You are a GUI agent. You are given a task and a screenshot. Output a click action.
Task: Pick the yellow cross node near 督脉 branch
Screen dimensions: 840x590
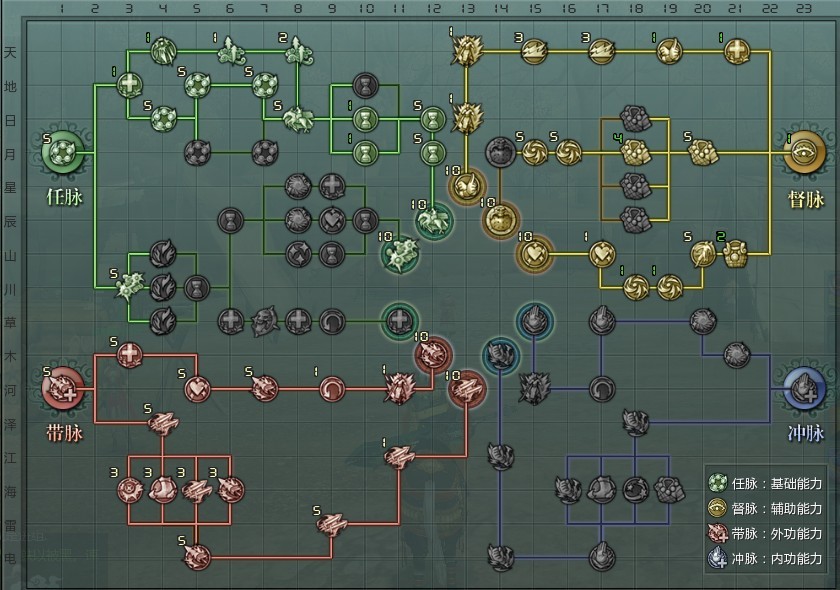[735, 50]
